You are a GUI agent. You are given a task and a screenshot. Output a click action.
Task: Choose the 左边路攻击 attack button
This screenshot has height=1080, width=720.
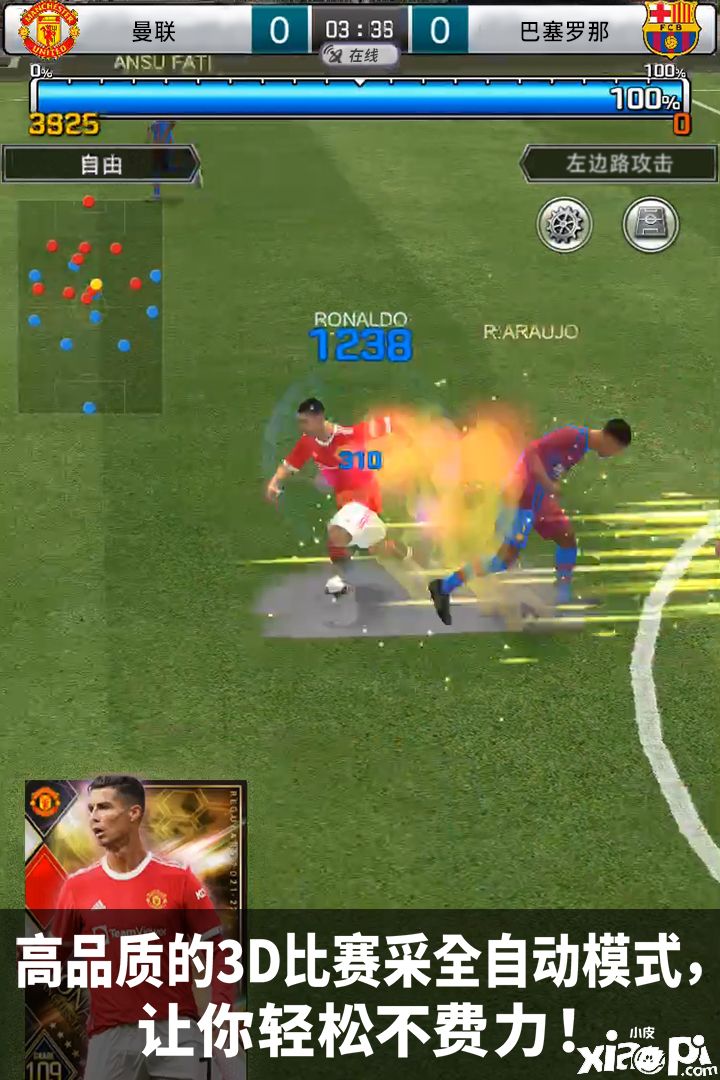click(x=619, y=164)
